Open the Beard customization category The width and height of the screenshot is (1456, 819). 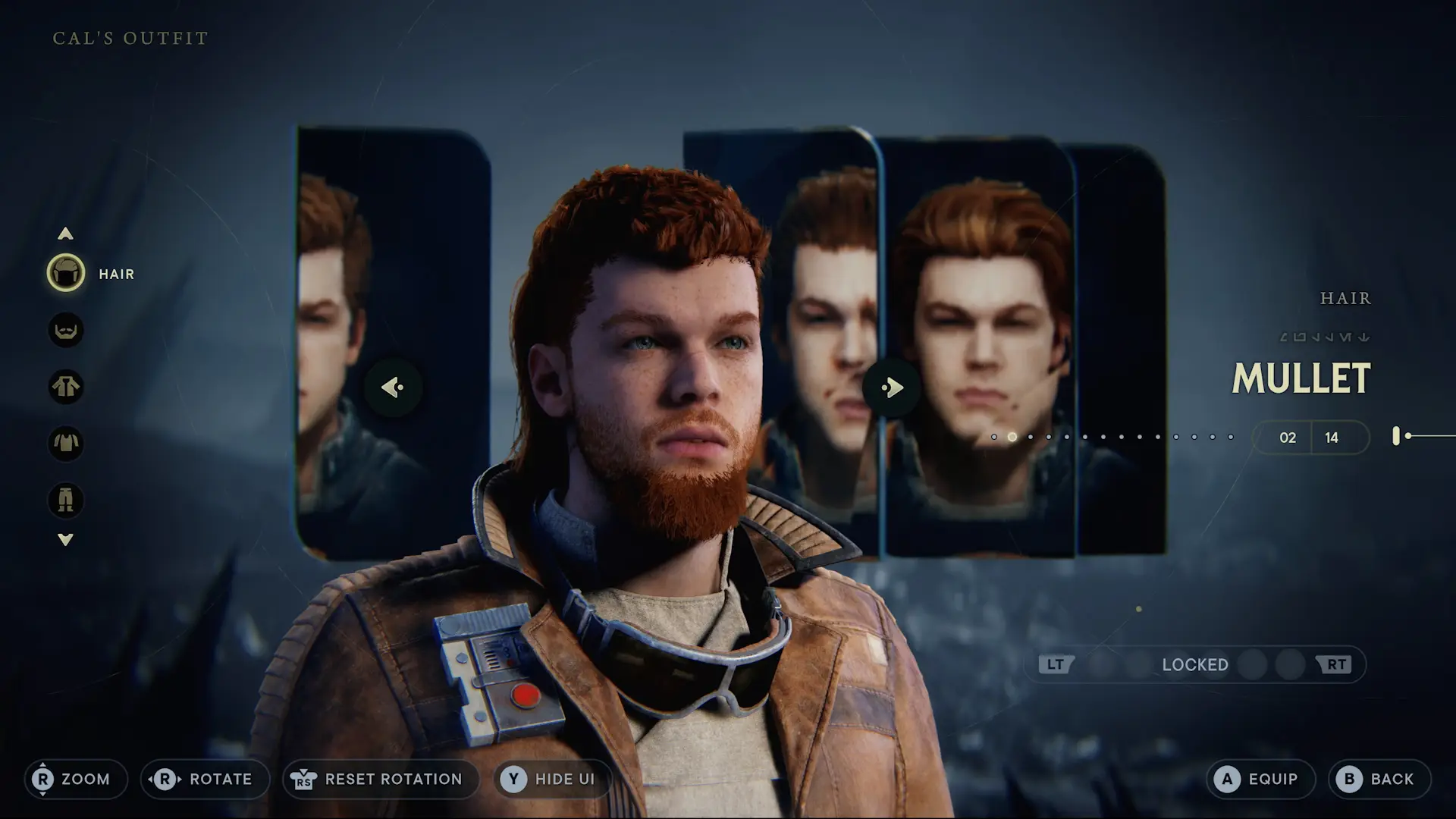pos(66,331)
